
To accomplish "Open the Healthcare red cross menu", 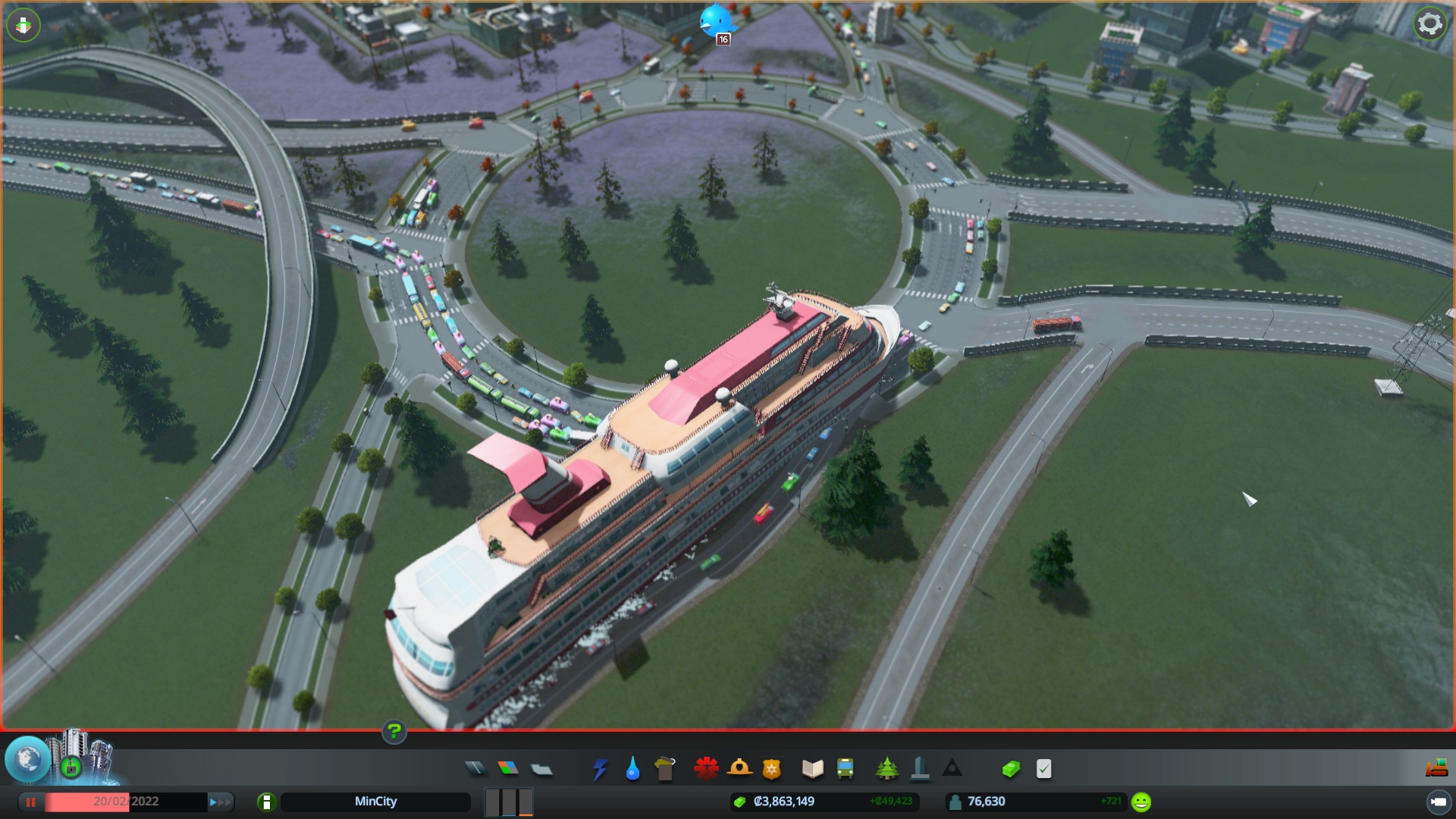I will [x=706, y=769].
